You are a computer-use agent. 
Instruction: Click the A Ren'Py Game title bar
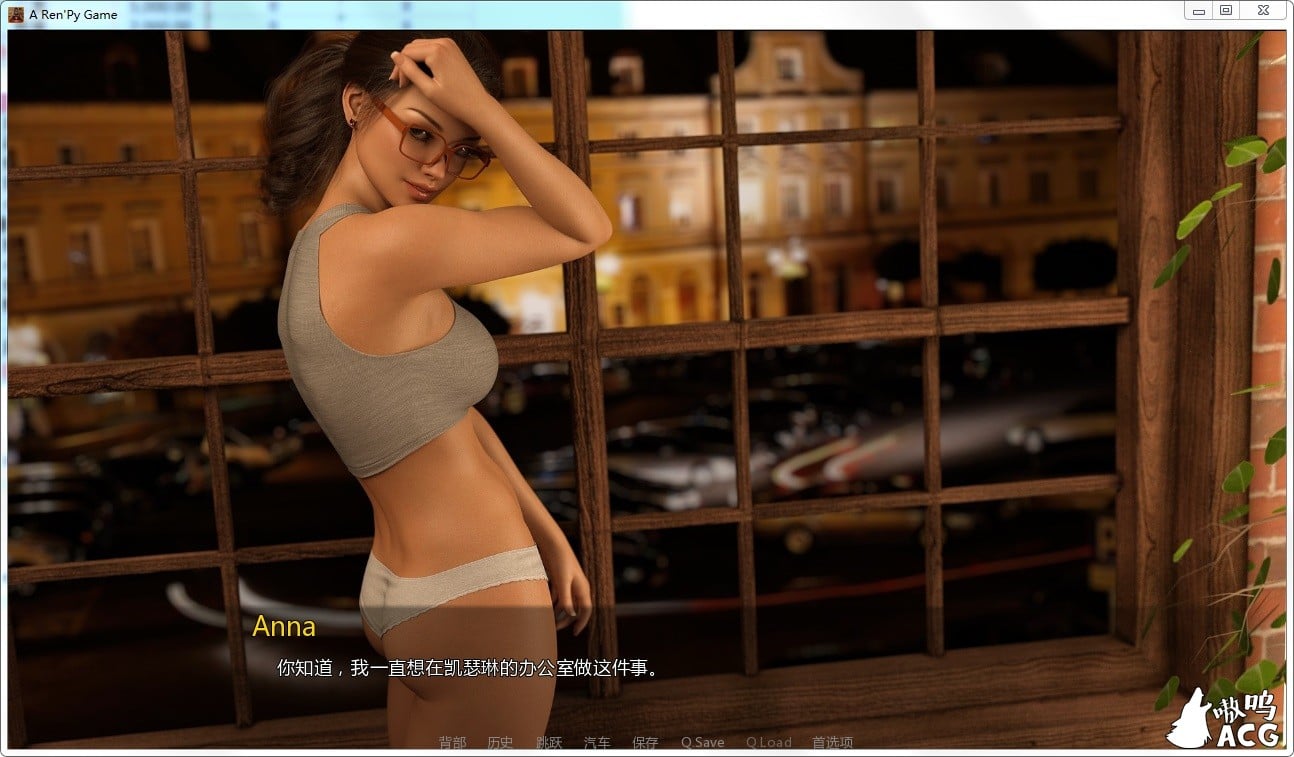[x=600, y=14]
